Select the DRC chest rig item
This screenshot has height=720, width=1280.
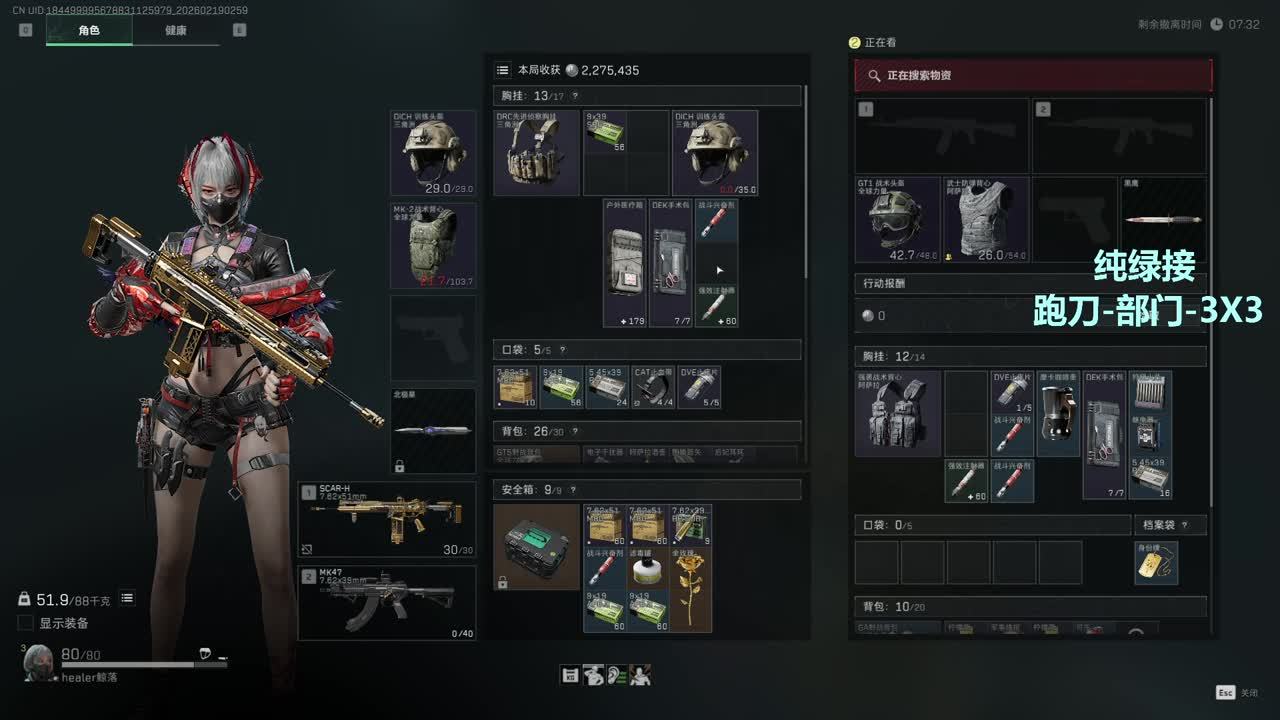click(x=537, y=152)
